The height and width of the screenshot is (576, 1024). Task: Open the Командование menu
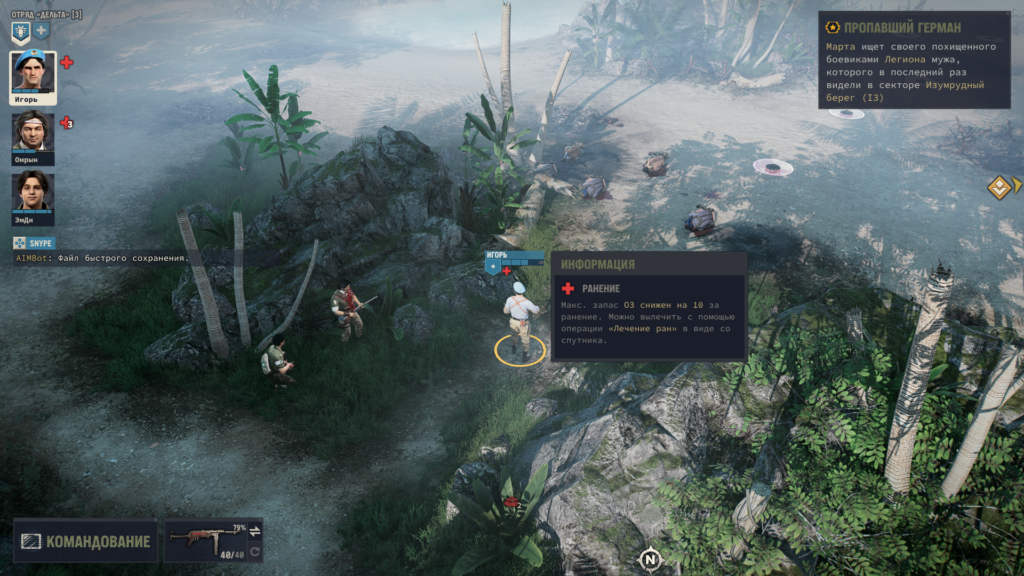(86, 541)
